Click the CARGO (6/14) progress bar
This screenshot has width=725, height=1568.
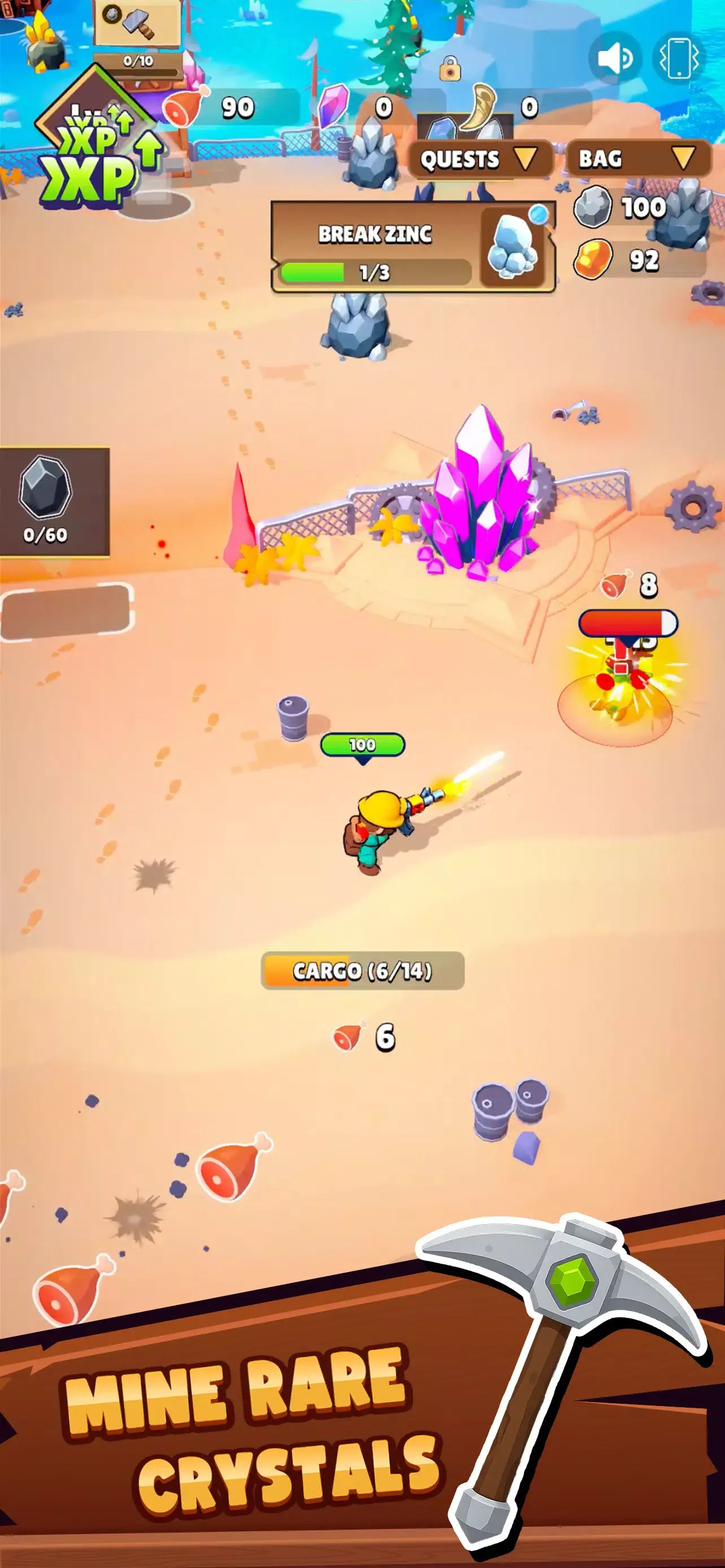(361, 972)
